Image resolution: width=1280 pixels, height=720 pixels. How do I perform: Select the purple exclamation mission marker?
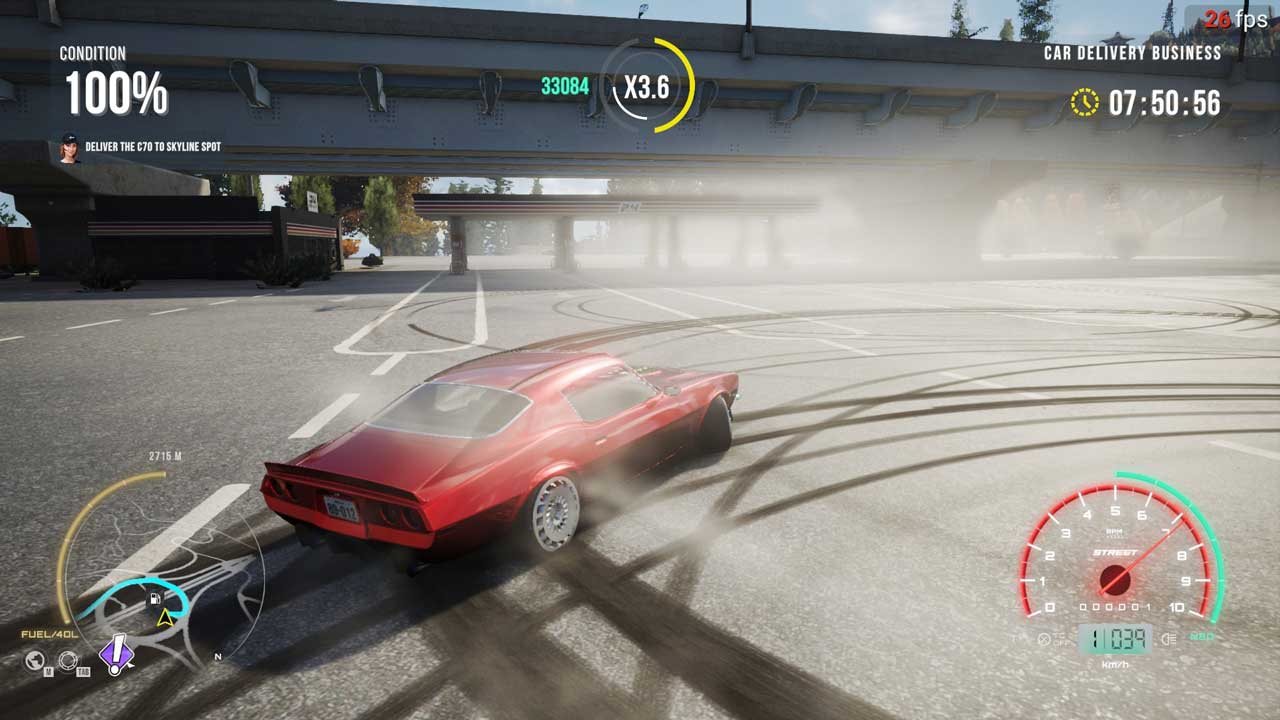[x=117, y=653]
